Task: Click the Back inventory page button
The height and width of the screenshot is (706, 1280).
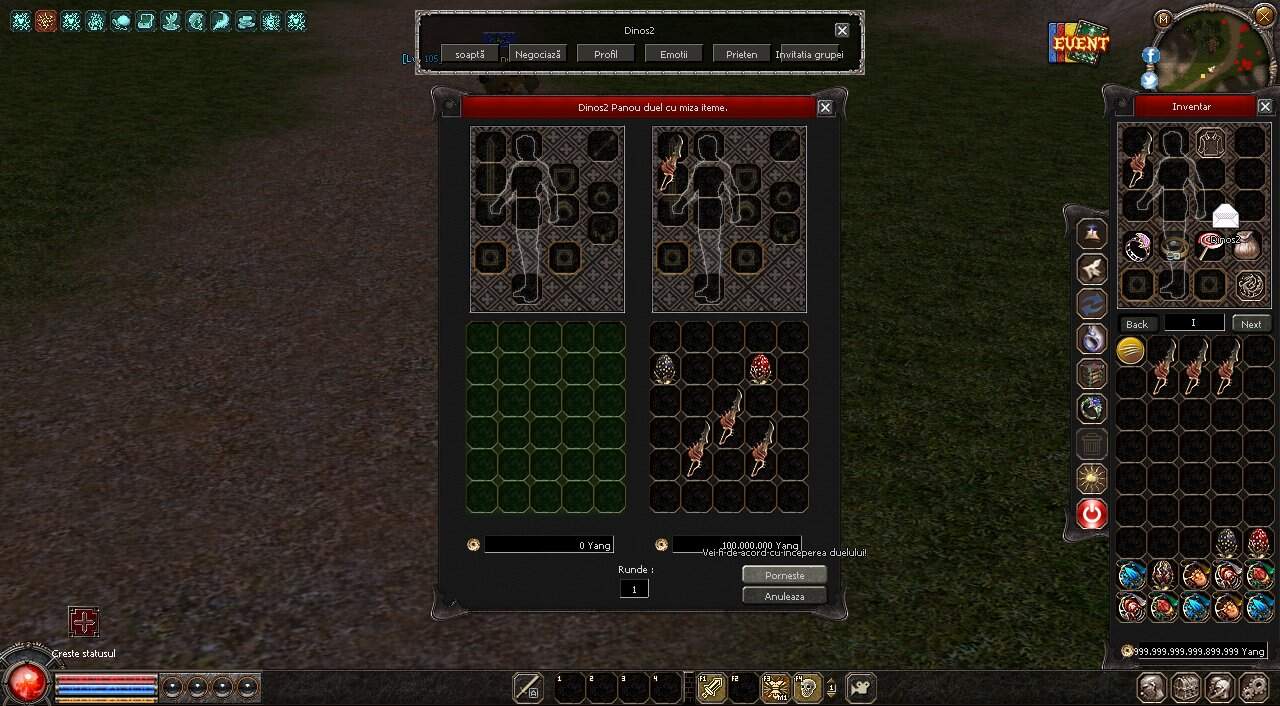Action: (1137, 324)
